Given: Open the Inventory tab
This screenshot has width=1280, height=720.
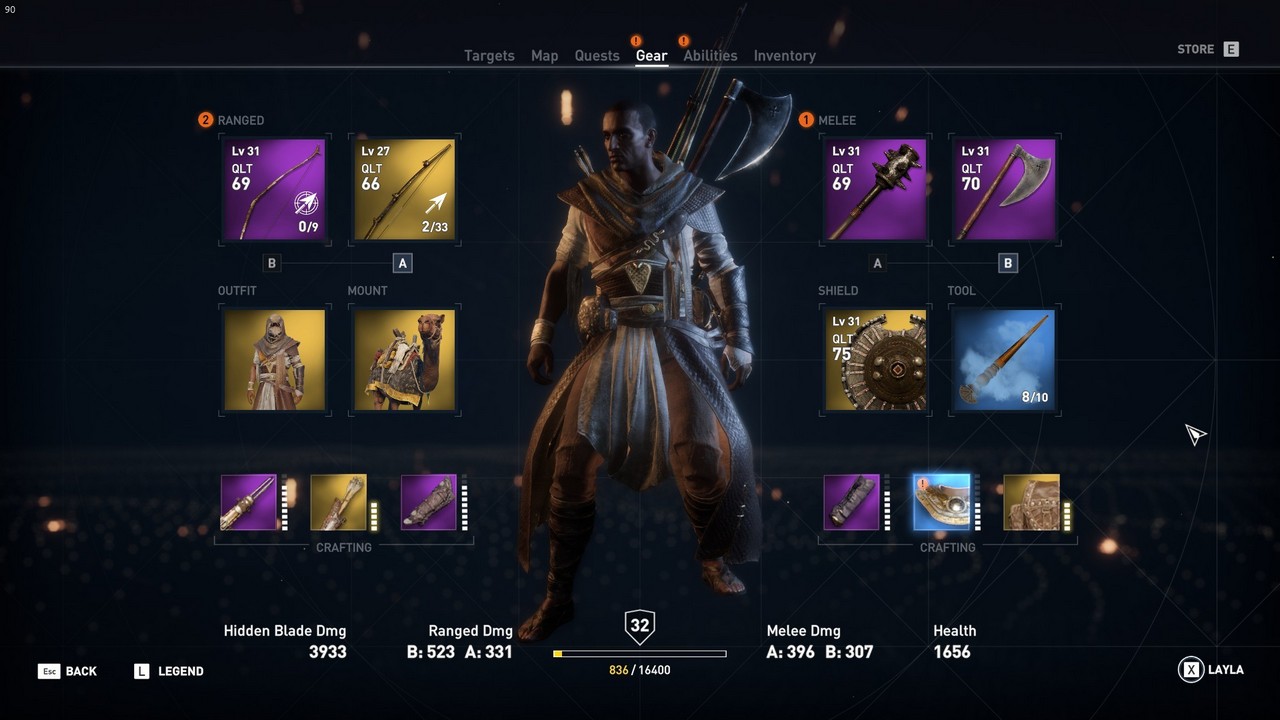Looking at the screenshot, I should point(784,56).
